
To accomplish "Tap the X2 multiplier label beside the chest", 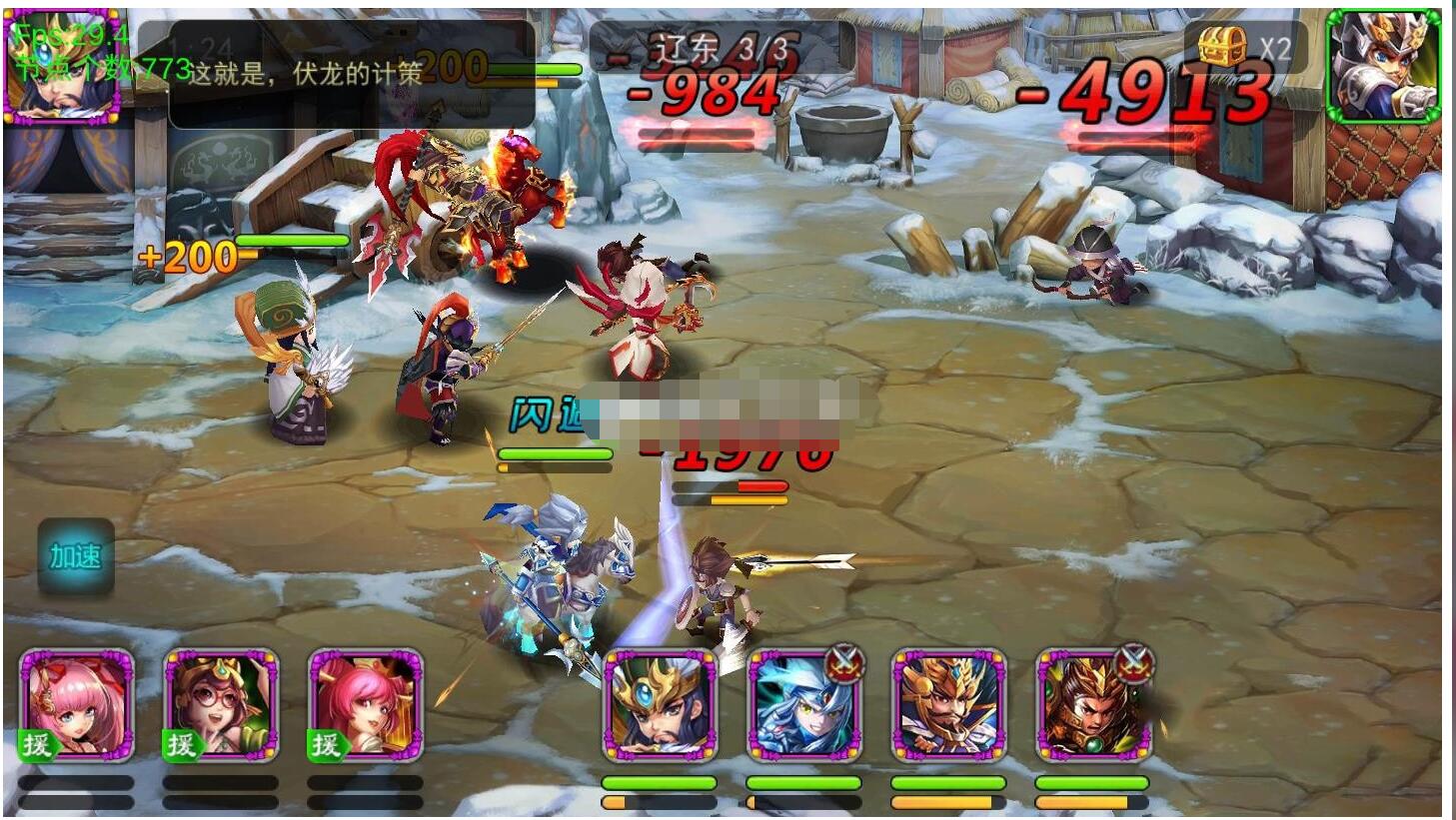I will pos(1276,46).
